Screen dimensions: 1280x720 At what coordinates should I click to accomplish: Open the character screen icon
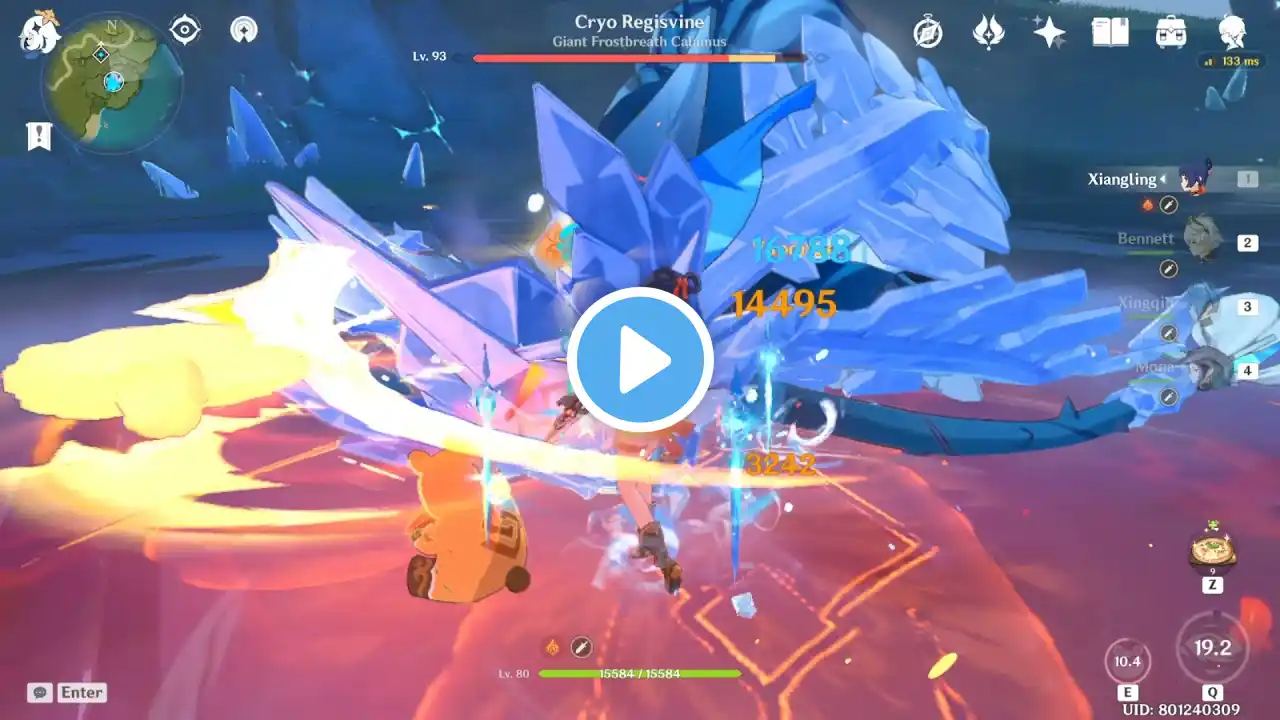tap(1232, 32)
